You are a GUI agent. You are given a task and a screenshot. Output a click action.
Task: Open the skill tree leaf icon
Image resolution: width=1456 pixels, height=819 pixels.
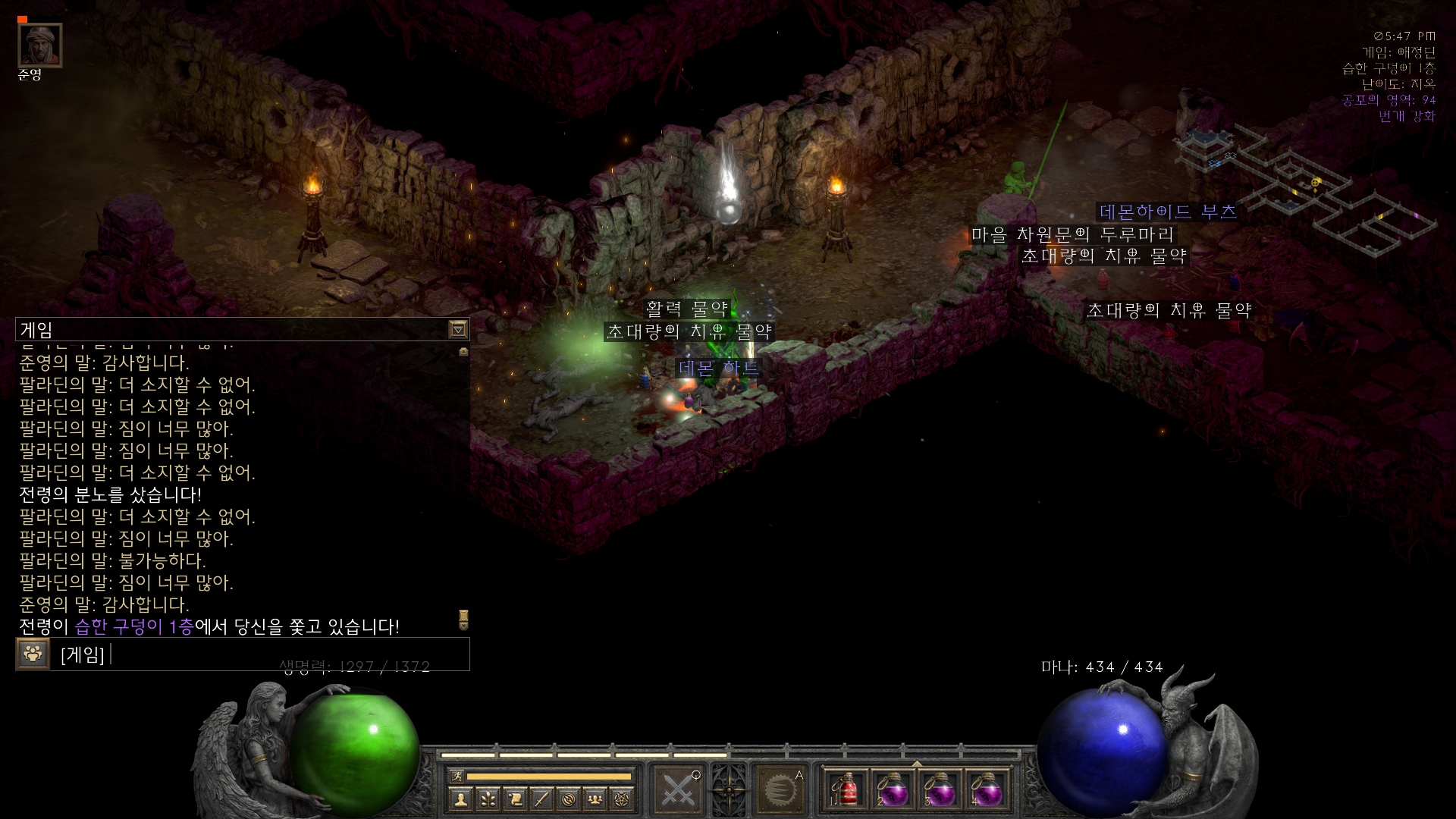click(x=488, y=799)
